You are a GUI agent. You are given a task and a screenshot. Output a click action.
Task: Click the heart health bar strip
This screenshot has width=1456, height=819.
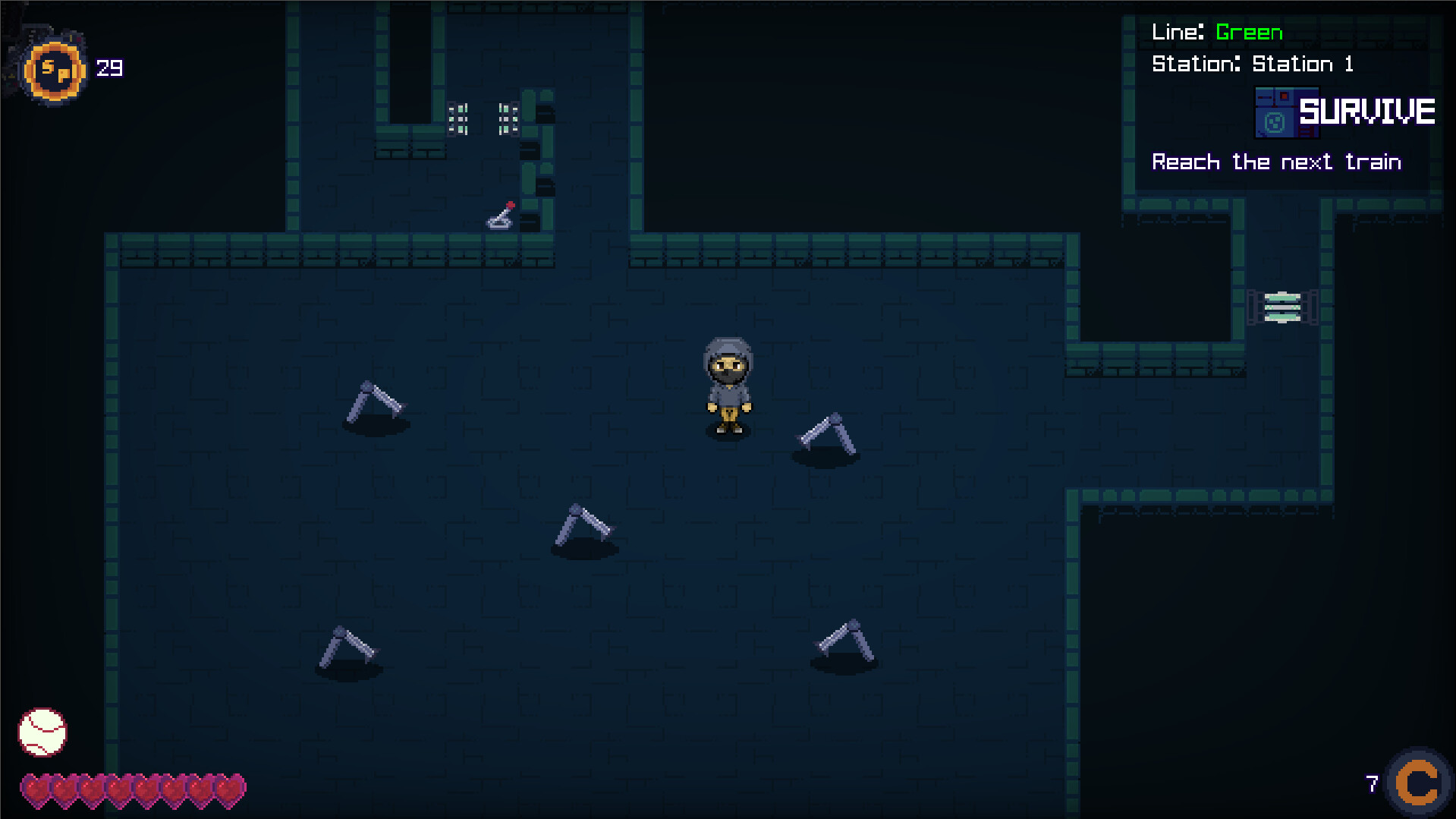coord(133,789)
